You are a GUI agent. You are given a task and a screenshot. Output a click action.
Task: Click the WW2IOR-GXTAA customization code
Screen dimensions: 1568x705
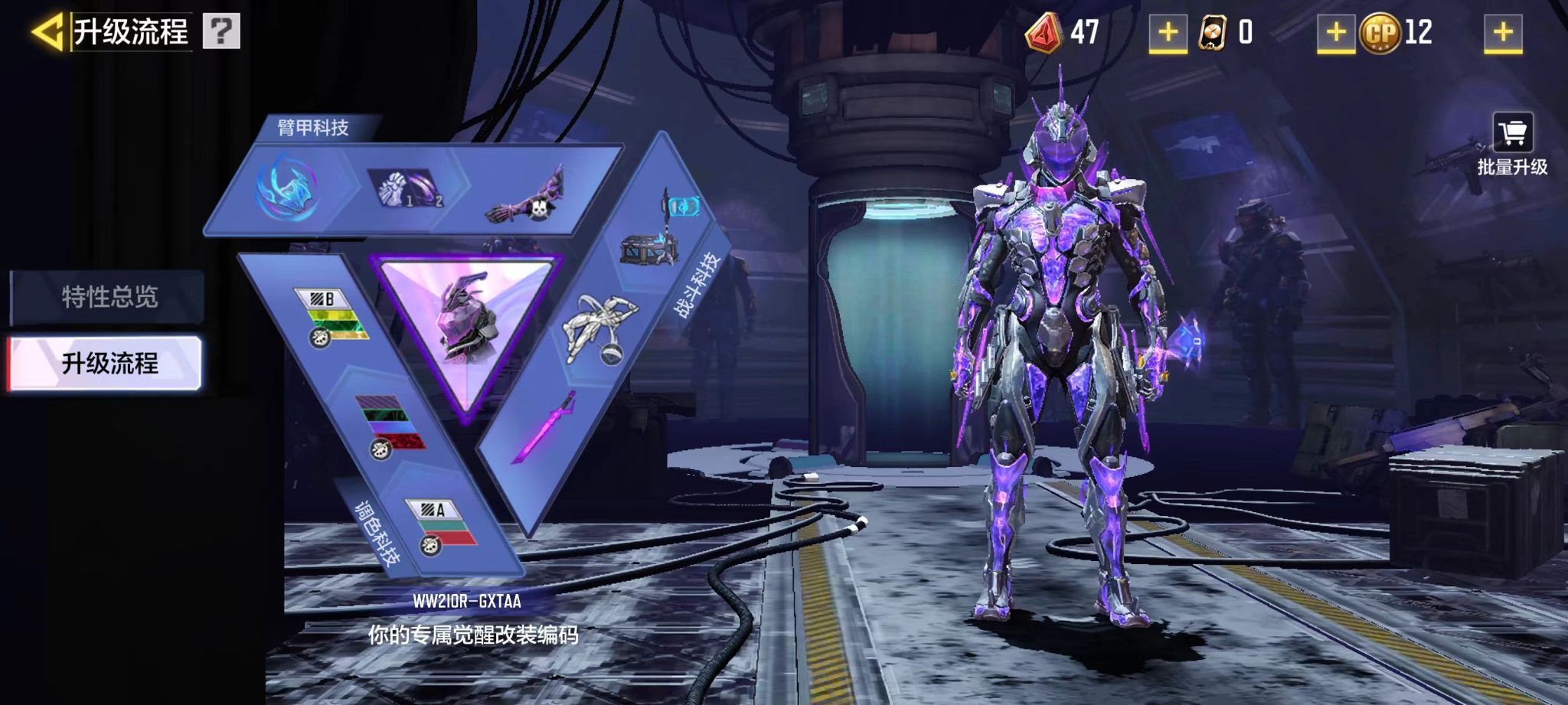[467, 602]
